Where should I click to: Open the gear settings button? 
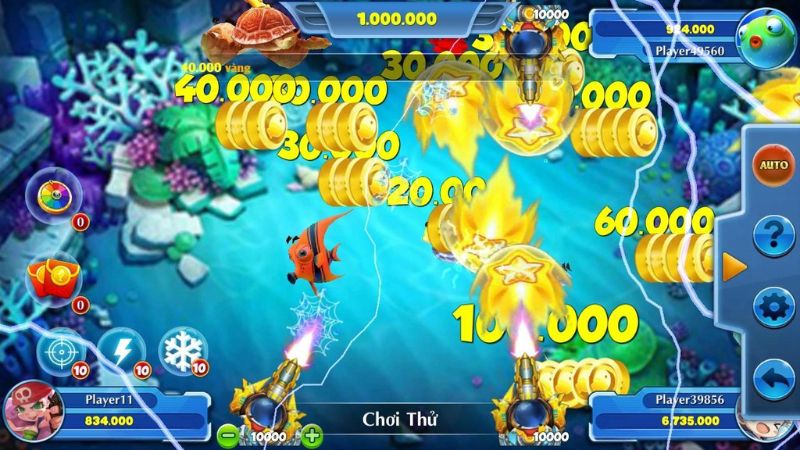point(772,306)
